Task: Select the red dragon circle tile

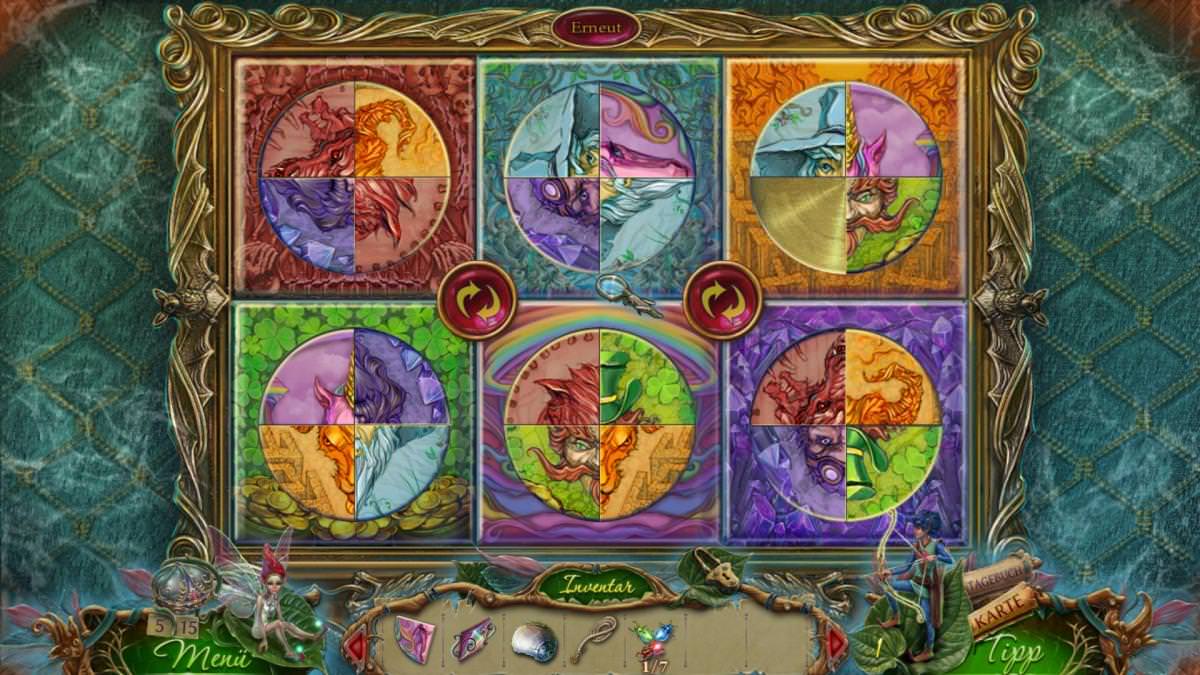Action: 354,178
